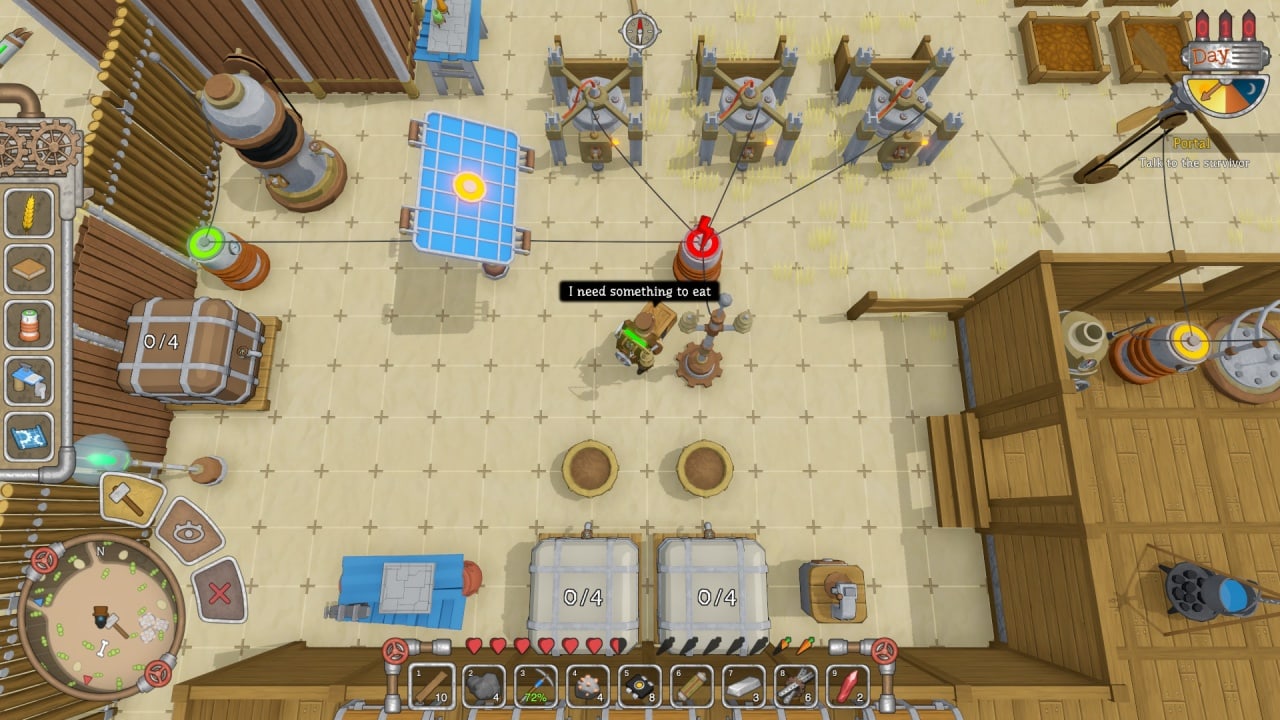Choose the red crystal hotbar slot

[x=848, y=686]
